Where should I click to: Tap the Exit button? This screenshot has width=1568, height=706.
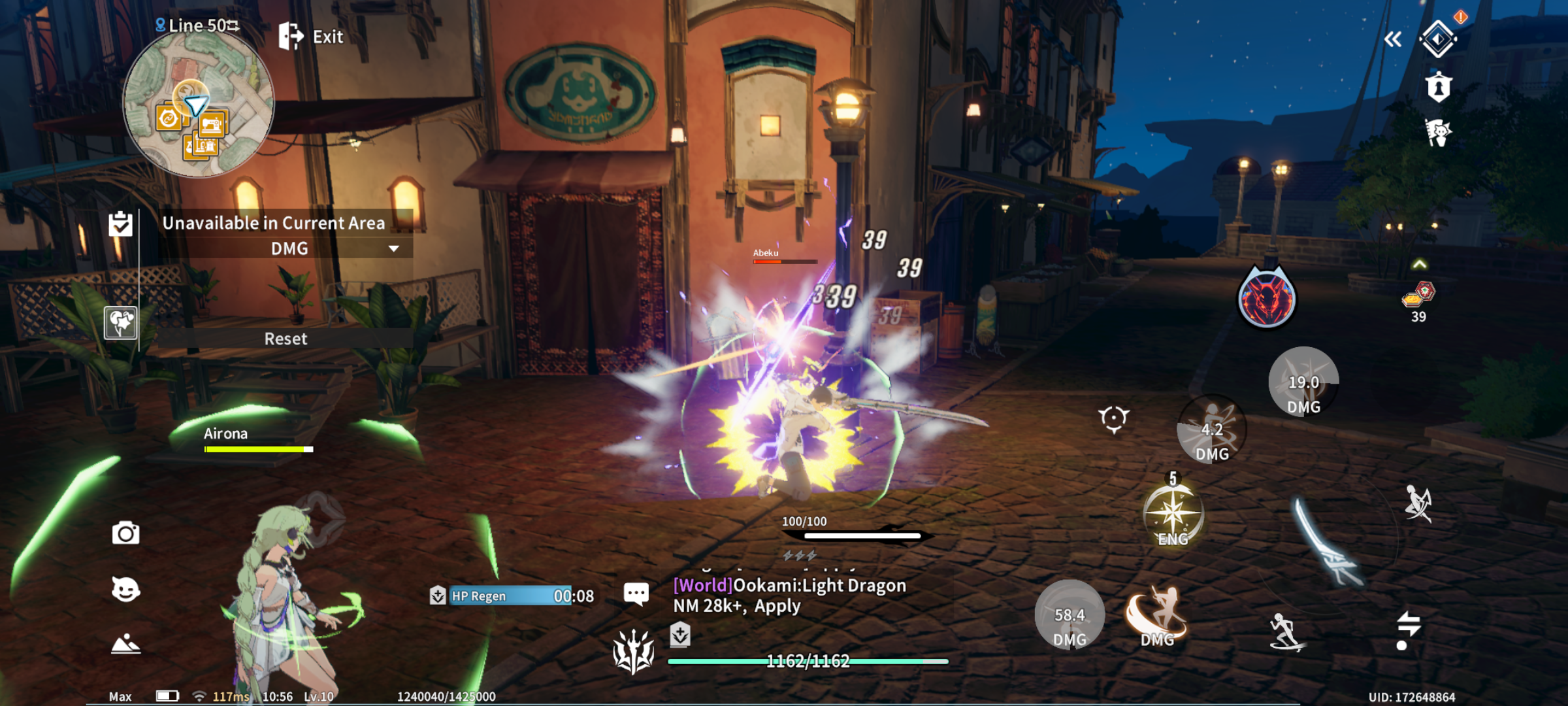tap(311, 37)
